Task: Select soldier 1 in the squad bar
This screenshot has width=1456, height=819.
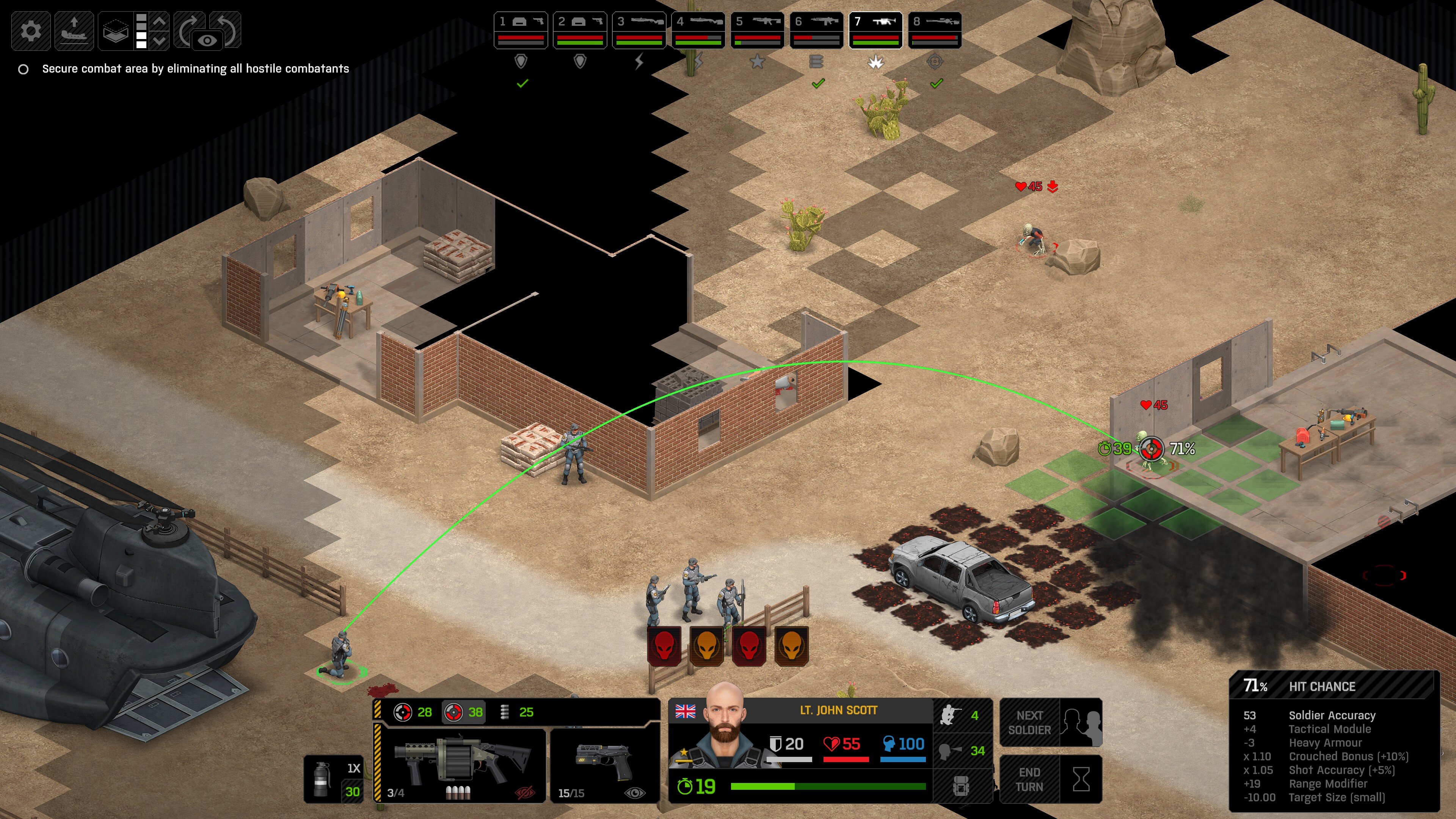Action: [x=521, y=30]
